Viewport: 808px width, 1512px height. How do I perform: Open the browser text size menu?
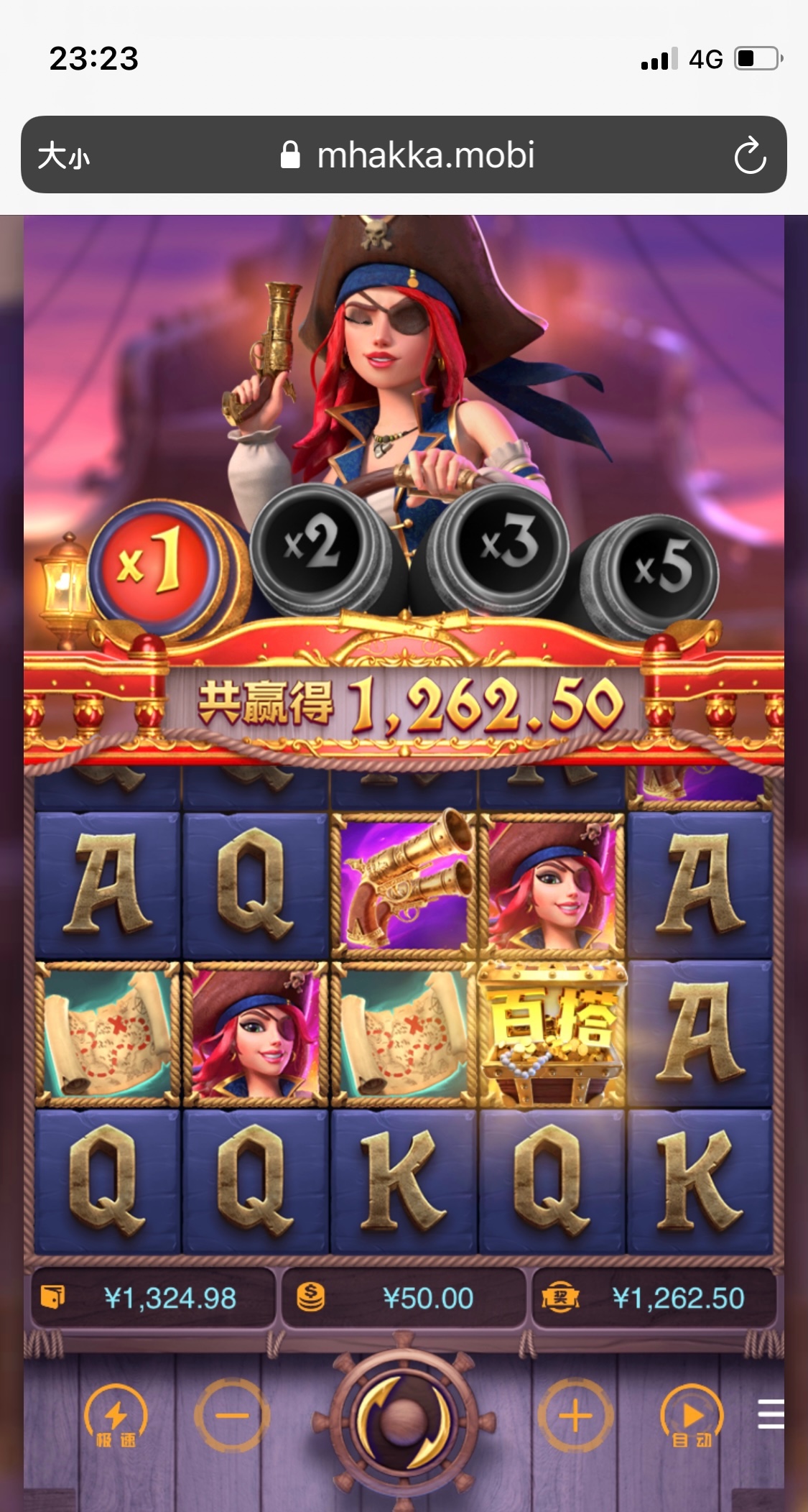64,155
